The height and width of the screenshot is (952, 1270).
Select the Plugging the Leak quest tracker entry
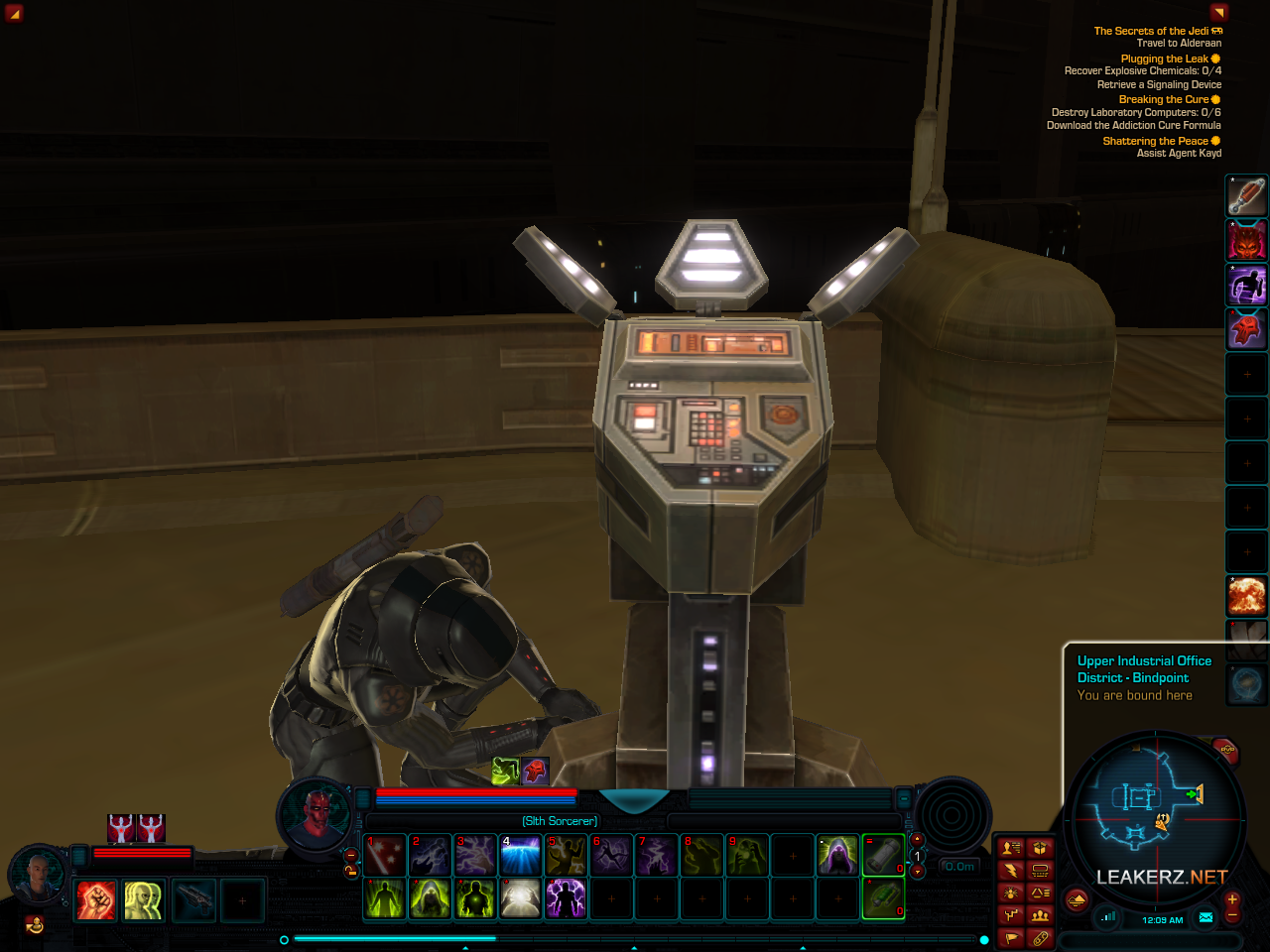tap(1165, 59)
